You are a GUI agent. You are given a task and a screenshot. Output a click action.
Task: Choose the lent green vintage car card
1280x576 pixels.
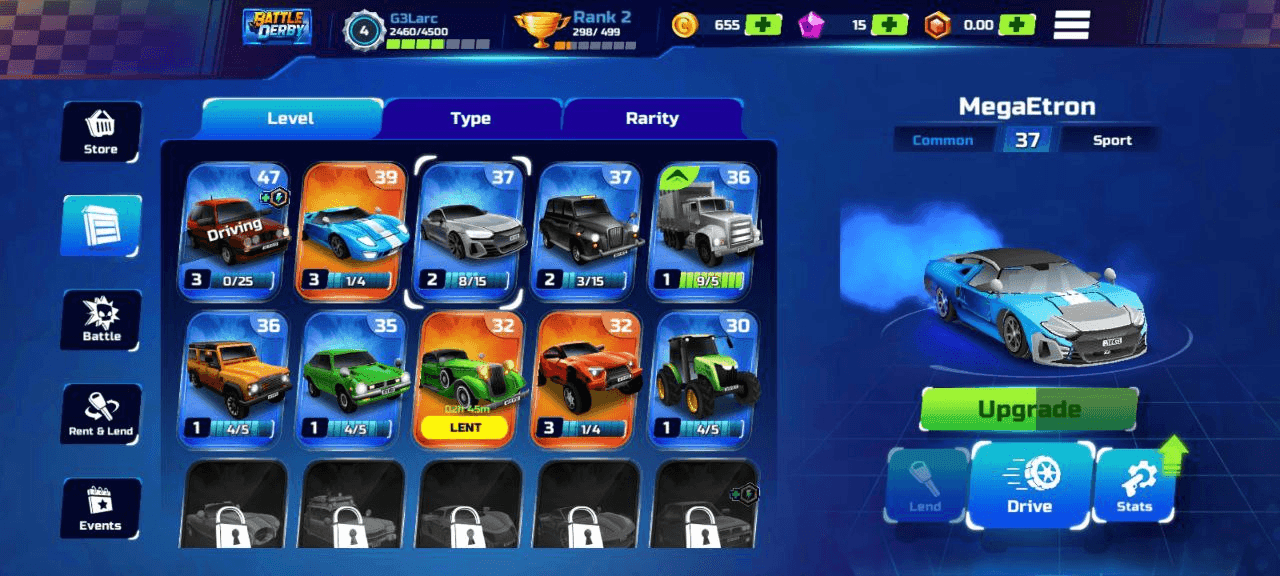coord(470,378)
